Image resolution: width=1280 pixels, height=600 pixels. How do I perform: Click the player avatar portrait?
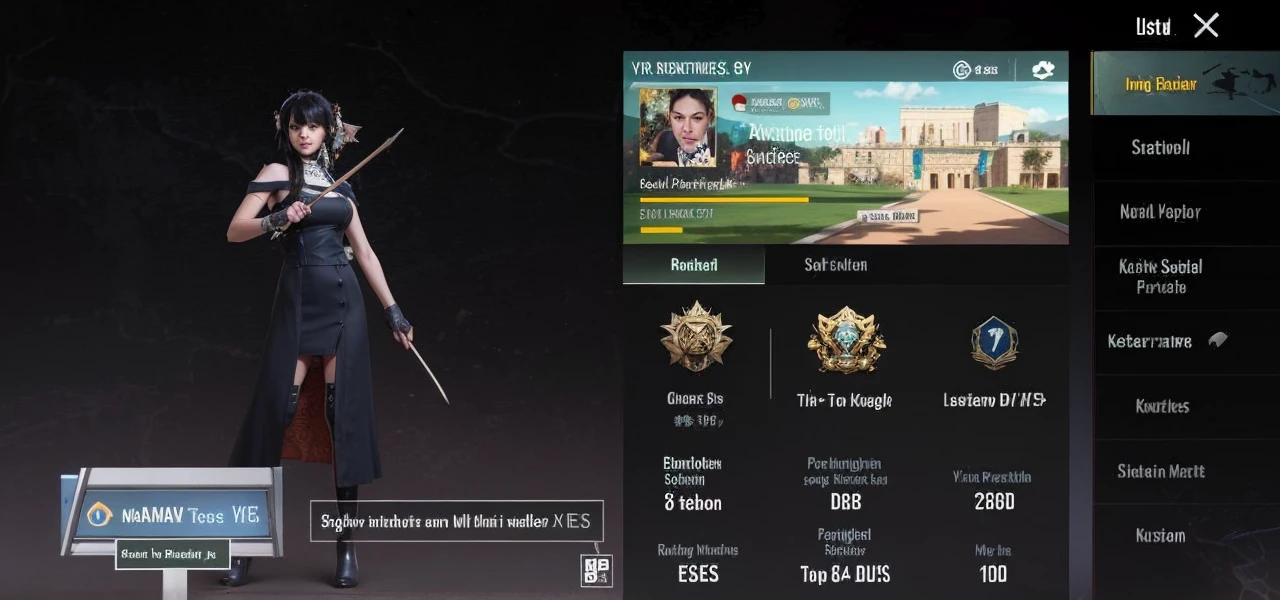(x=678, y=127)
